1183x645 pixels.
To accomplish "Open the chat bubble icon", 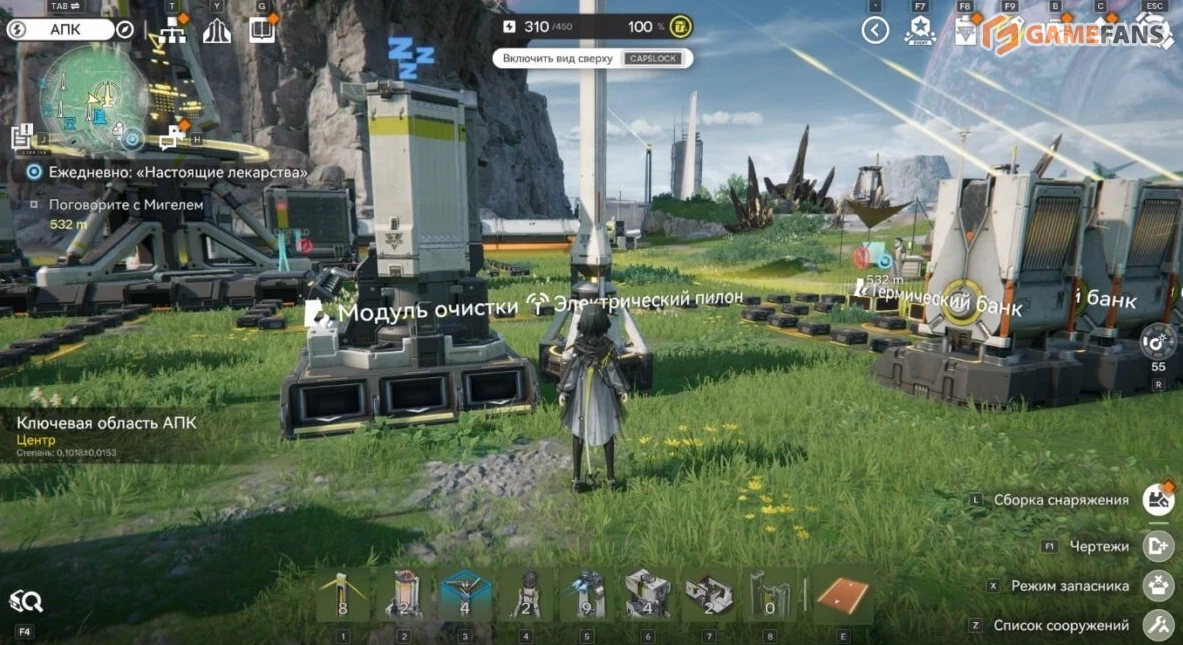I will pyautogui.click(x=173, y=137).
